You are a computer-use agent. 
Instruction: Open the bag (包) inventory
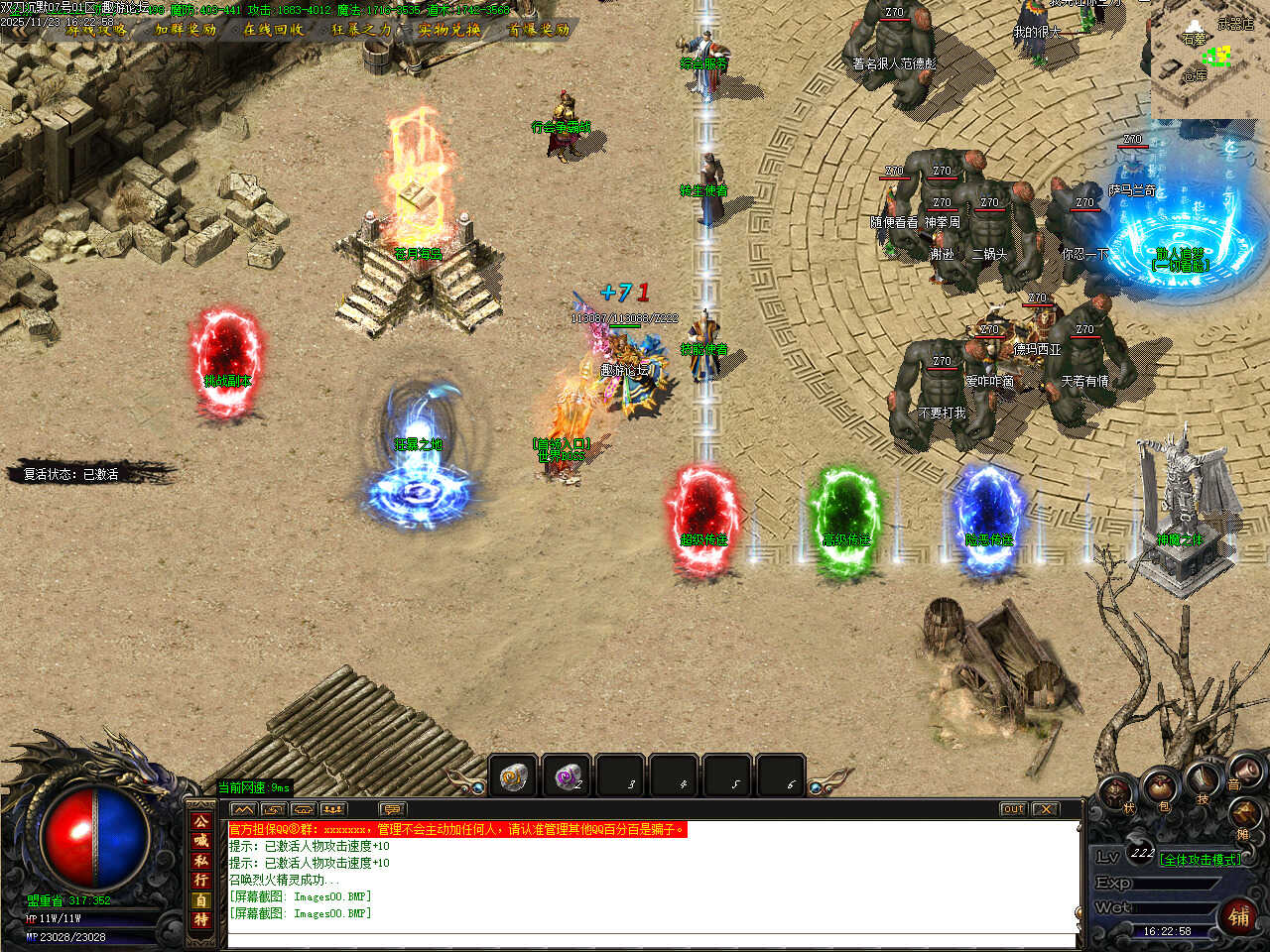tap(1161, 790)
